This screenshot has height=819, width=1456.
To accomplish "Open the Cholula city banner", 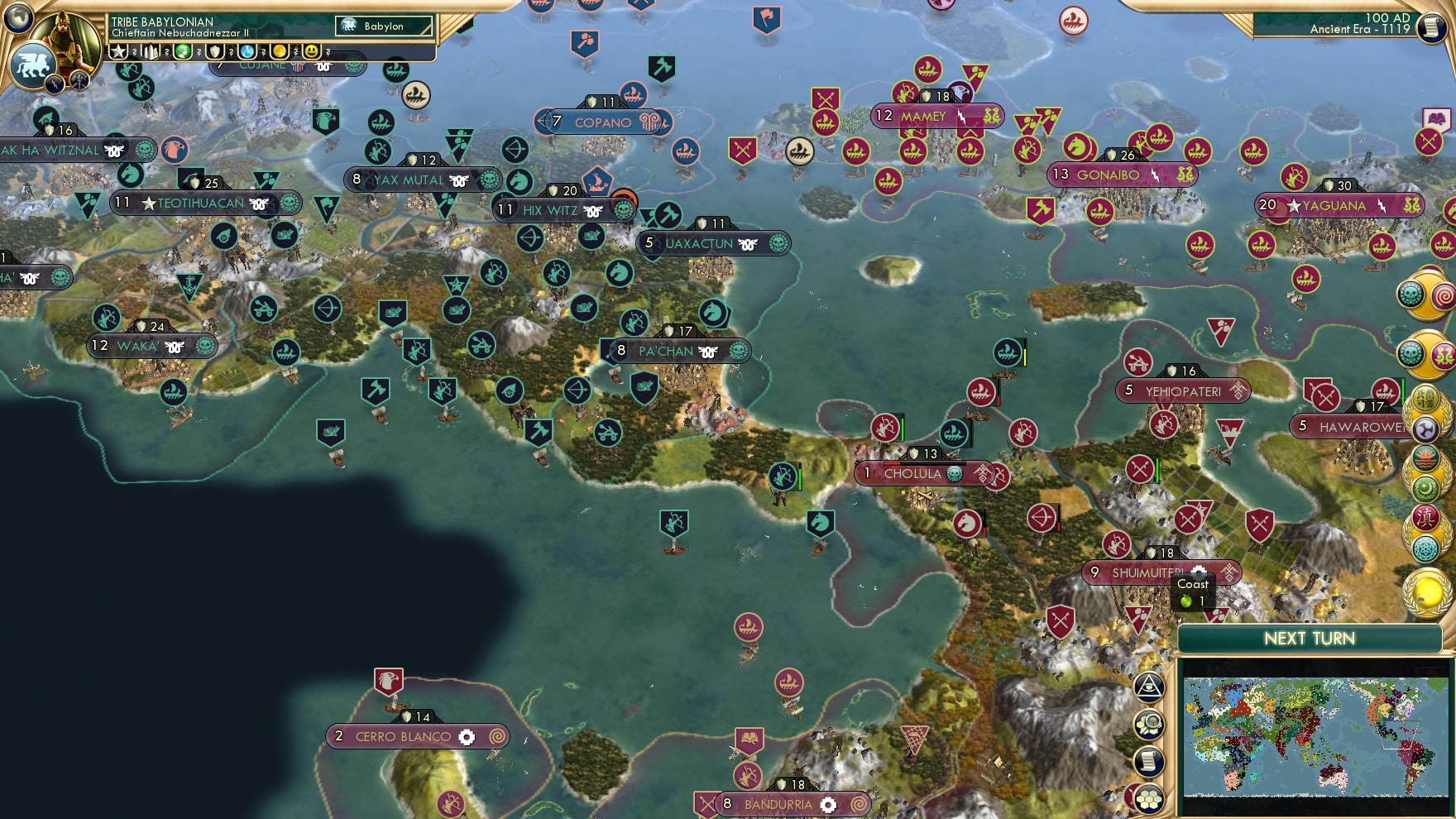I will pyautogui.click(x=912, y=473).
